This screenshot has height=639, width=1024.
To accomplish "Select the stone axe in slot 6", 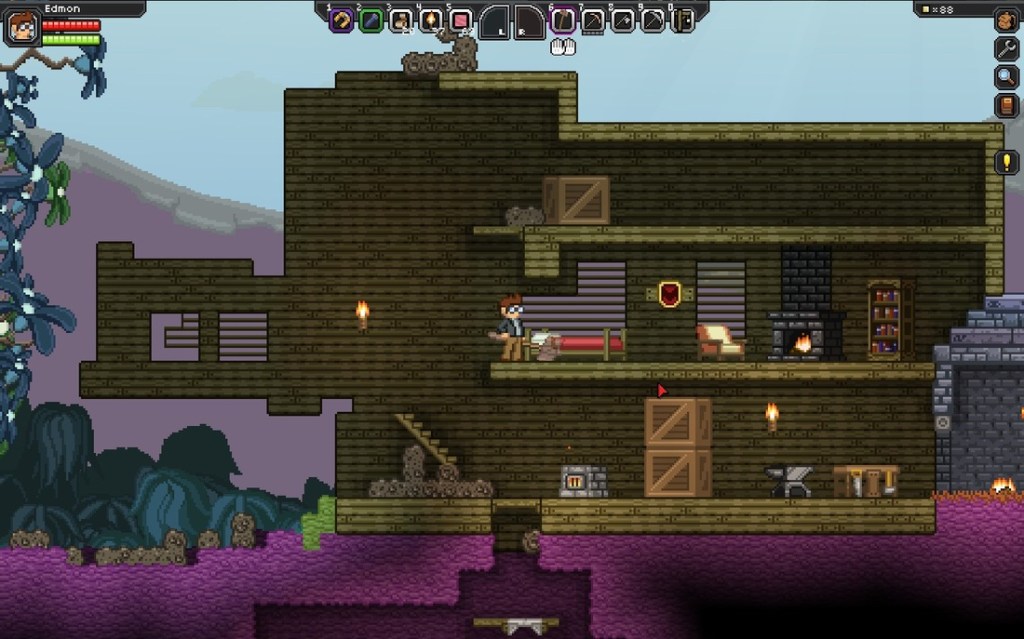I will coord(563,20).
